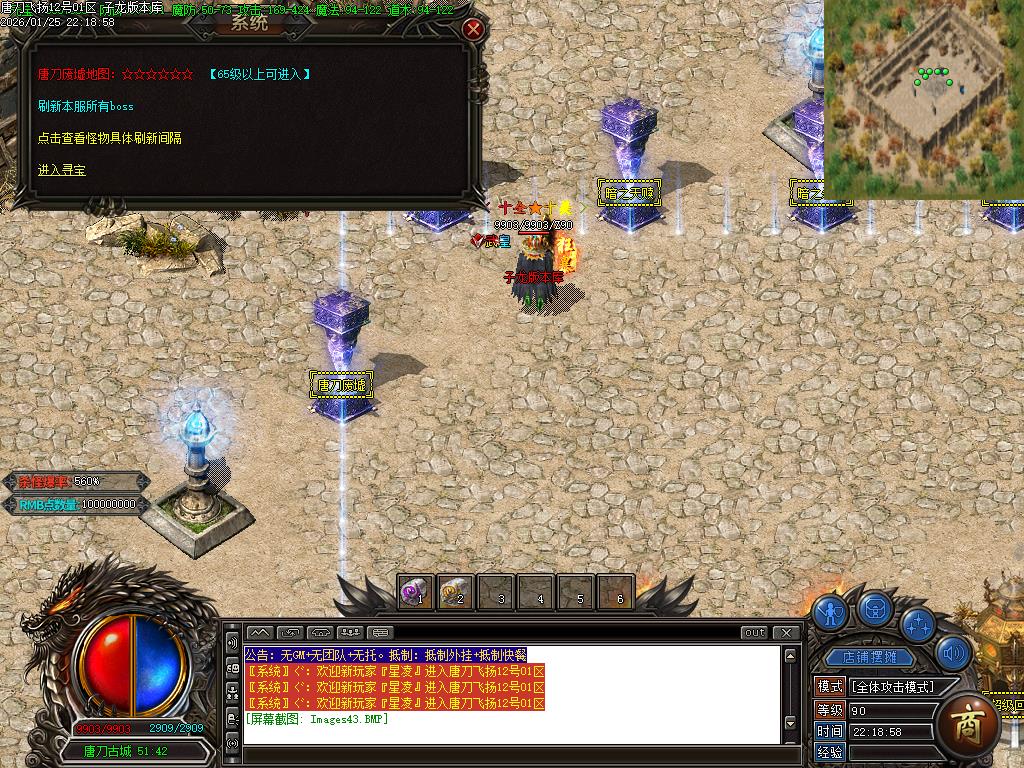Click the chat scrollbar up arrow

point(790,656)
